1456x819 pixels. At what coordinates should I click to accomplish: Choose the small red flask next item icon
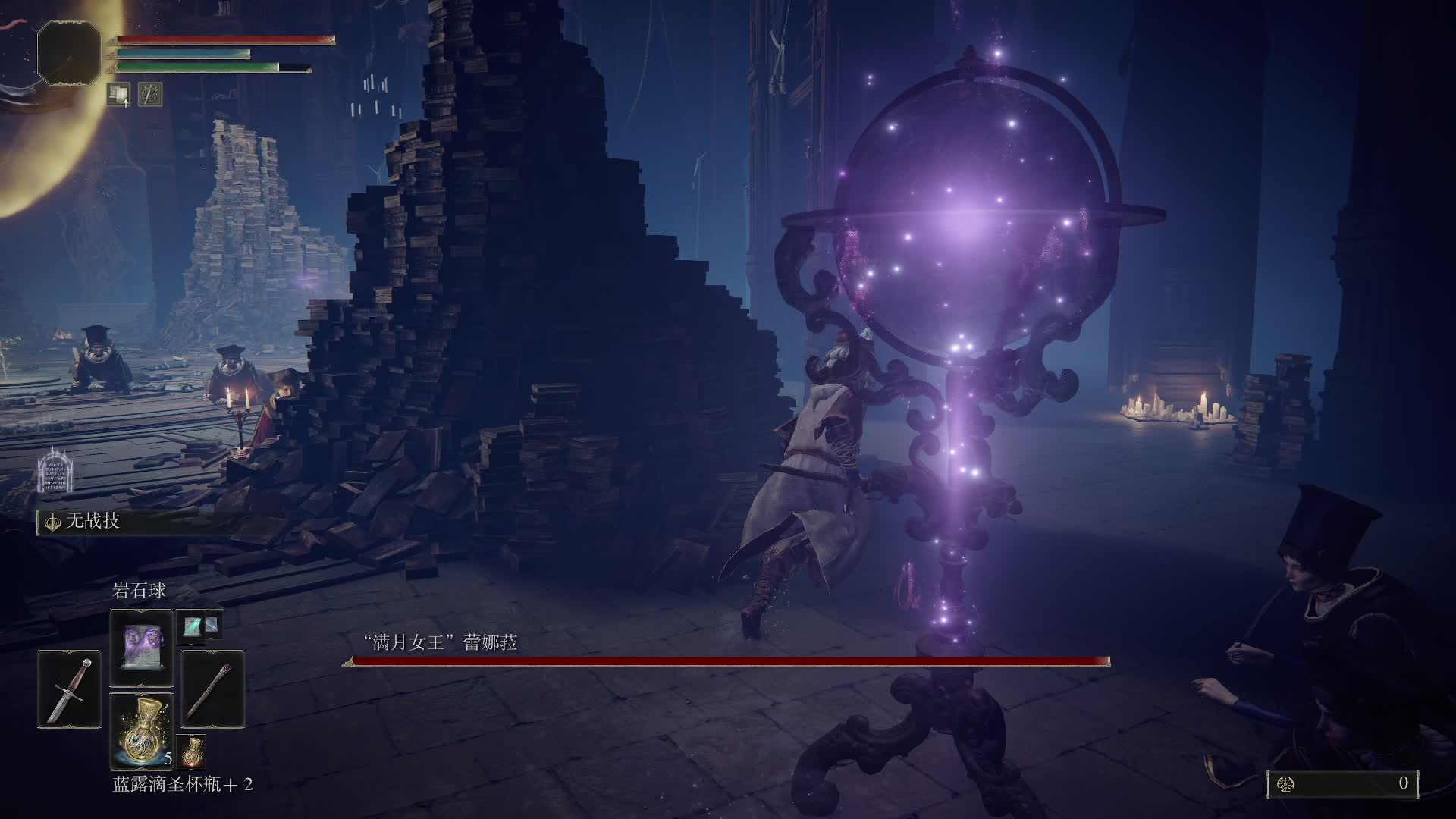(193, 751)
